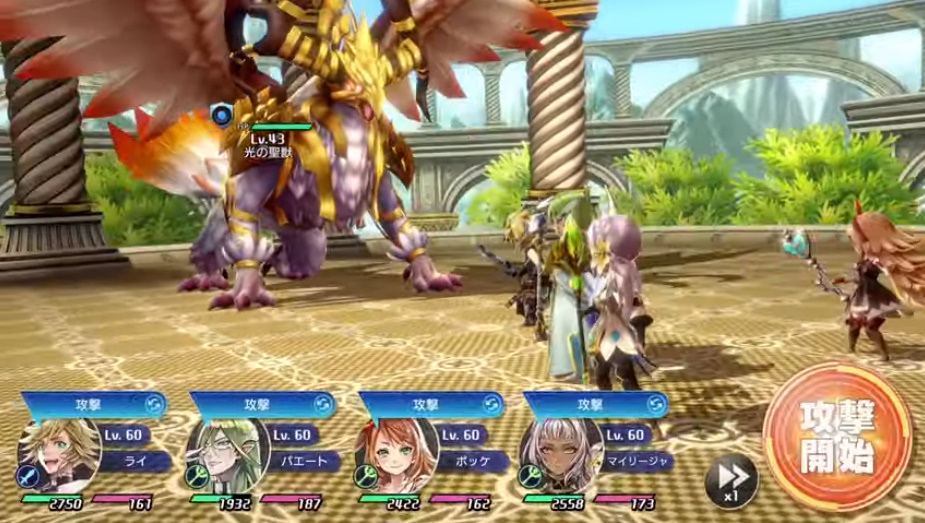The height and width of the screenshot is (523, 925).
Task: Target the Lv.43 光の聖獣 enemy marker
Action: click(x=222, y=116)
